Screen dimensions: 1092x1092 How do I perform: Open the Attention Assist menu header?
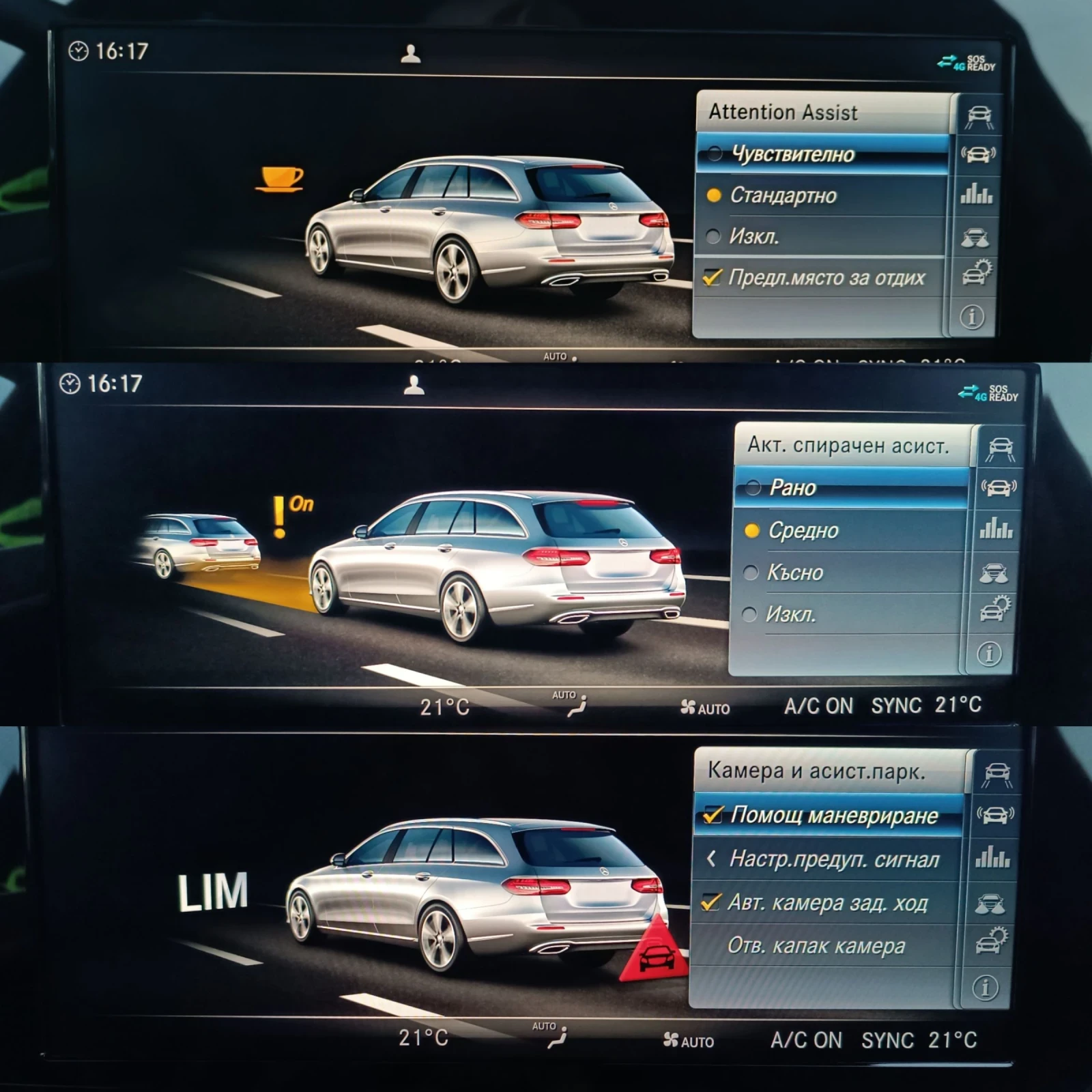785,113
